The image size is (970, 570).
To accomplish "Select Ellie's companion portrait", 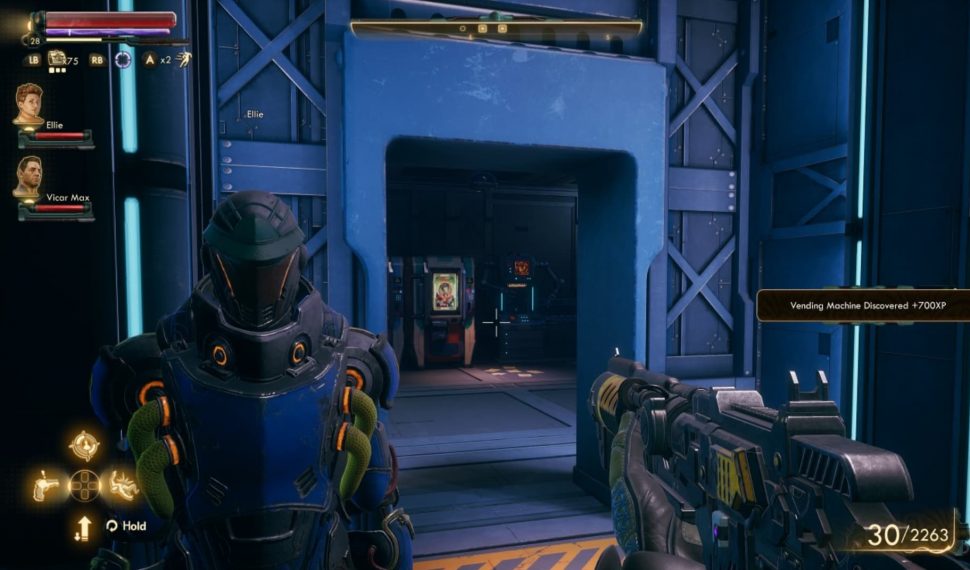I will tap(28, 103).
